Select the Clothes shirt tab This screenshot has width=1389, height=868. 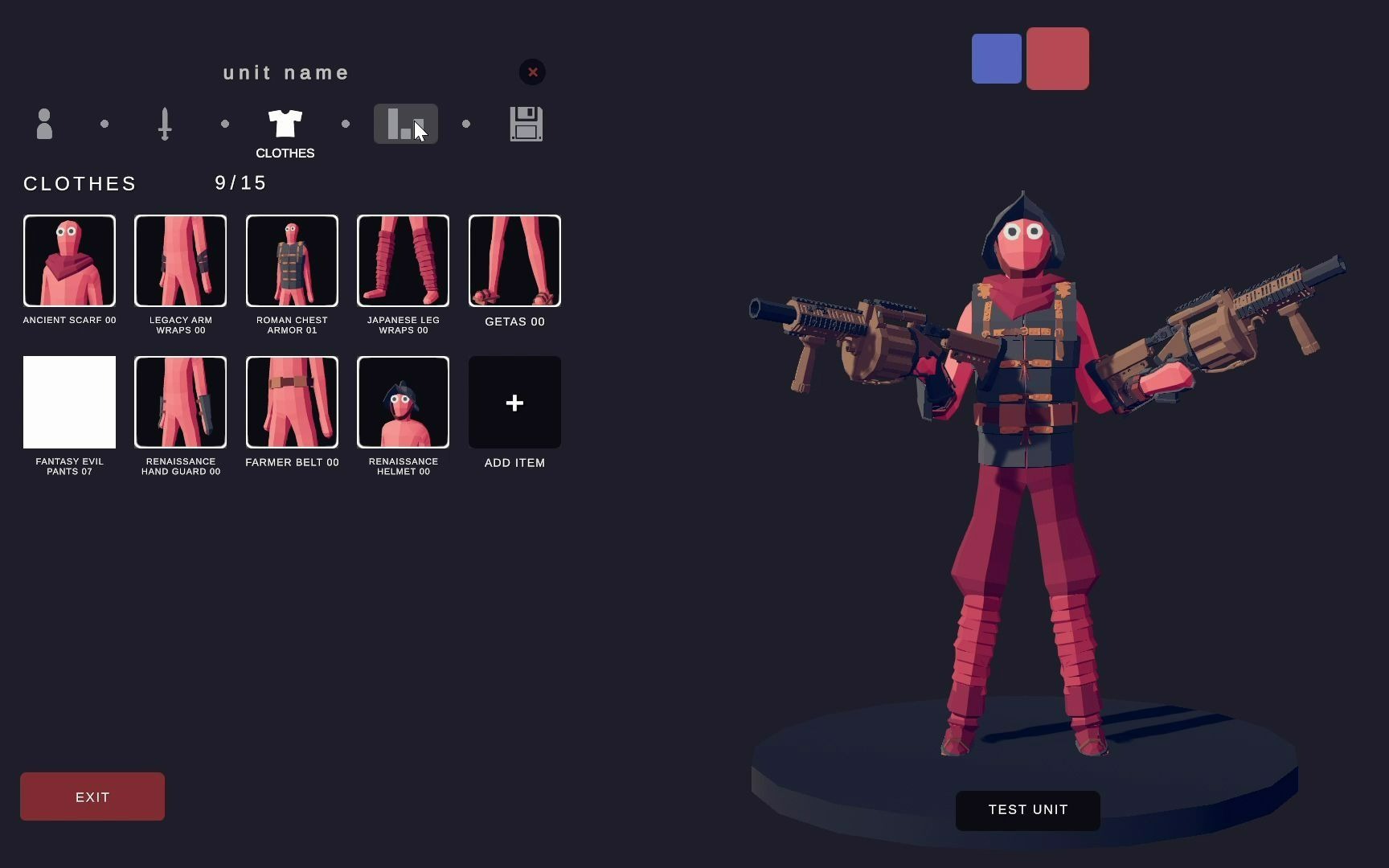[285, 124]
